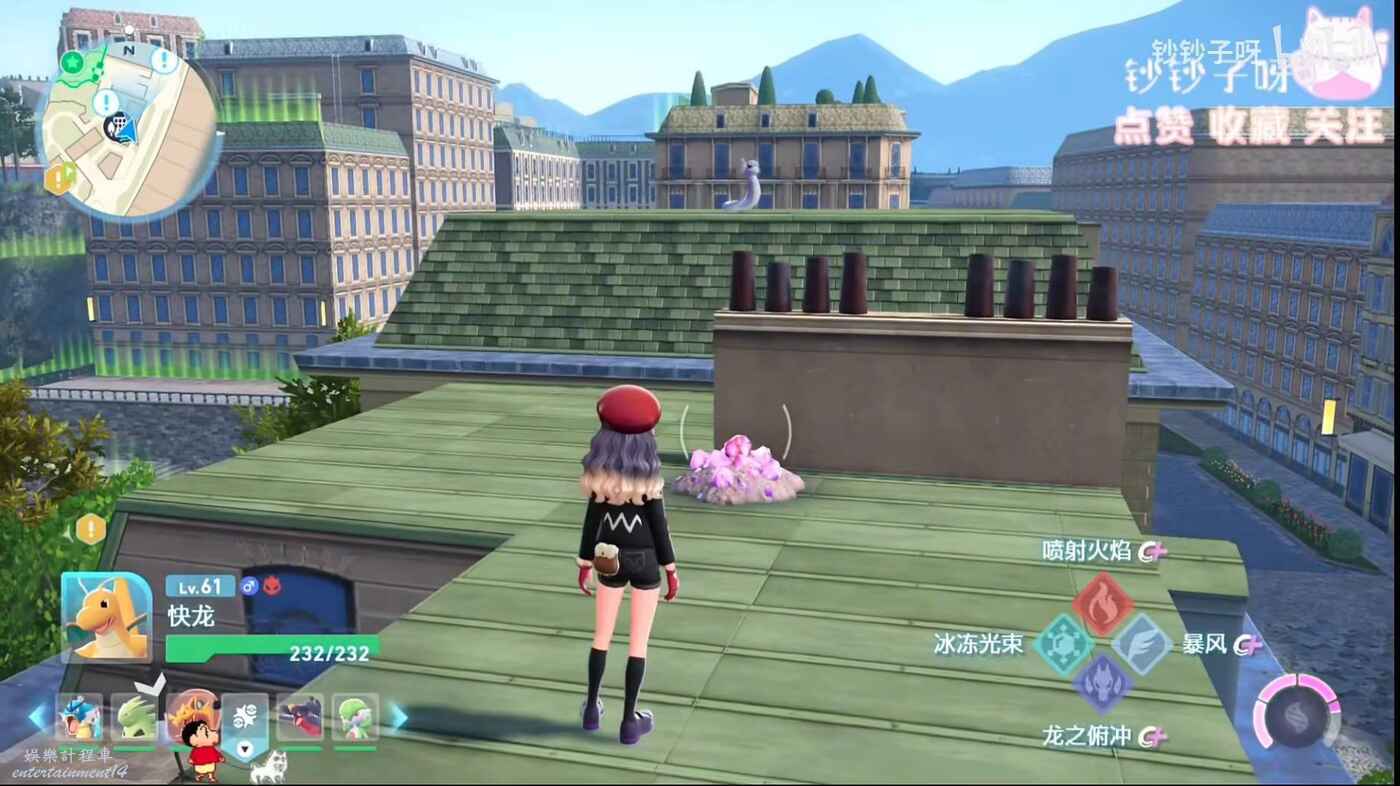Pick the red and black Pokémon slot

[x=300, y=717]
